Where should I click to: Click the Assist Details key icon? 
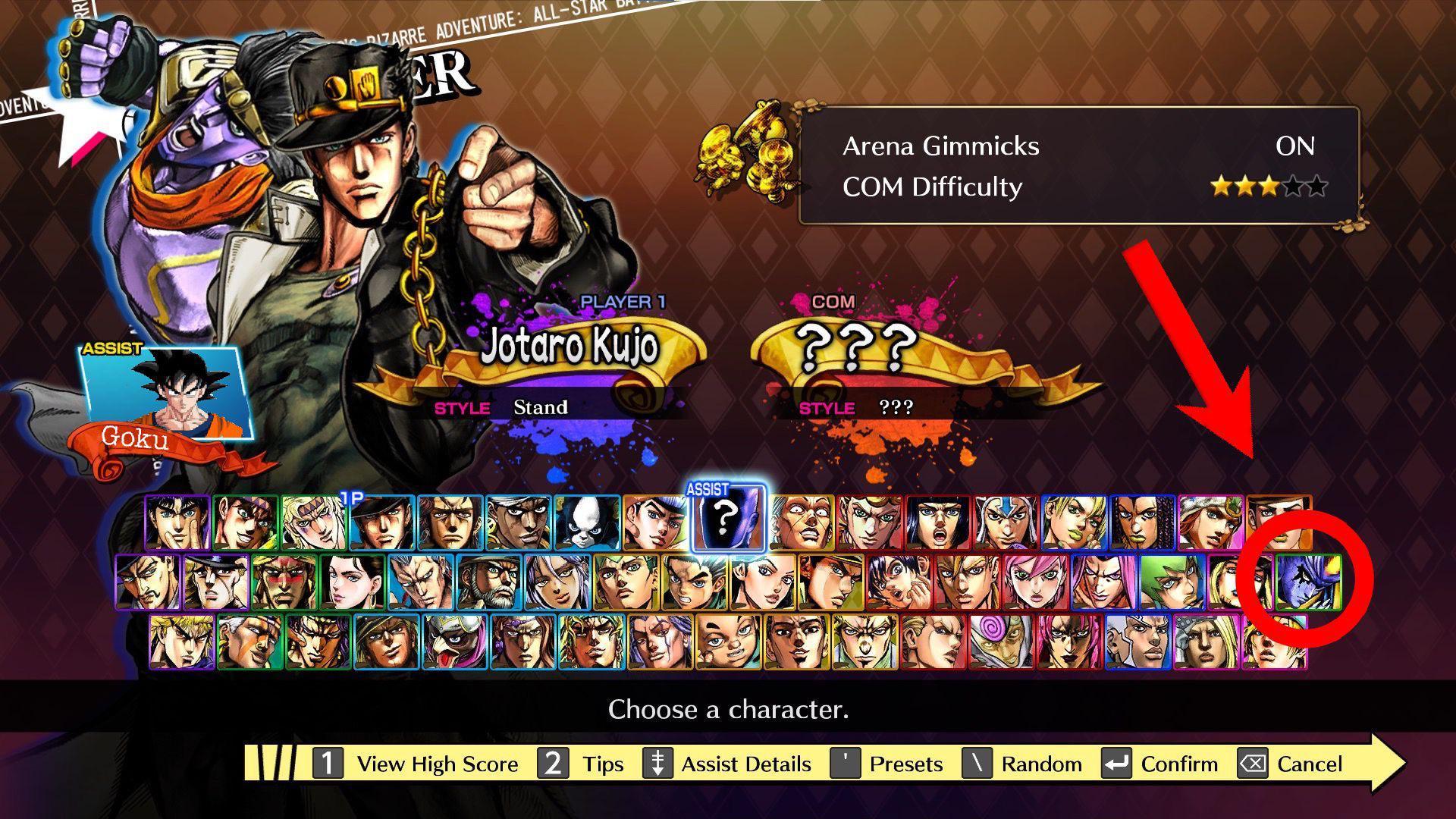[x=657, y=764]
